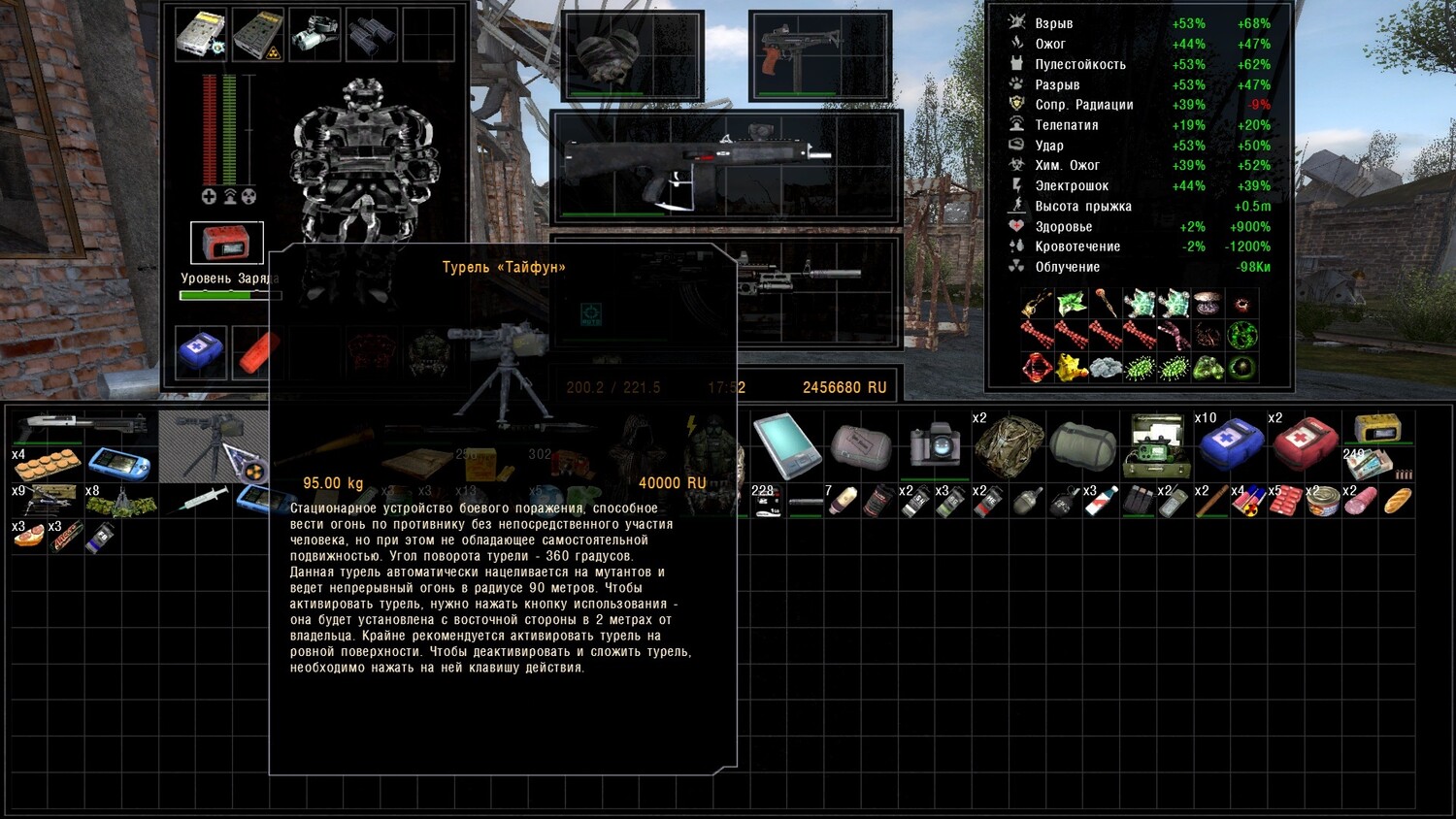Choose the night vision goggles slot
Screen dimensions: 1456x819
pos(314,34)
